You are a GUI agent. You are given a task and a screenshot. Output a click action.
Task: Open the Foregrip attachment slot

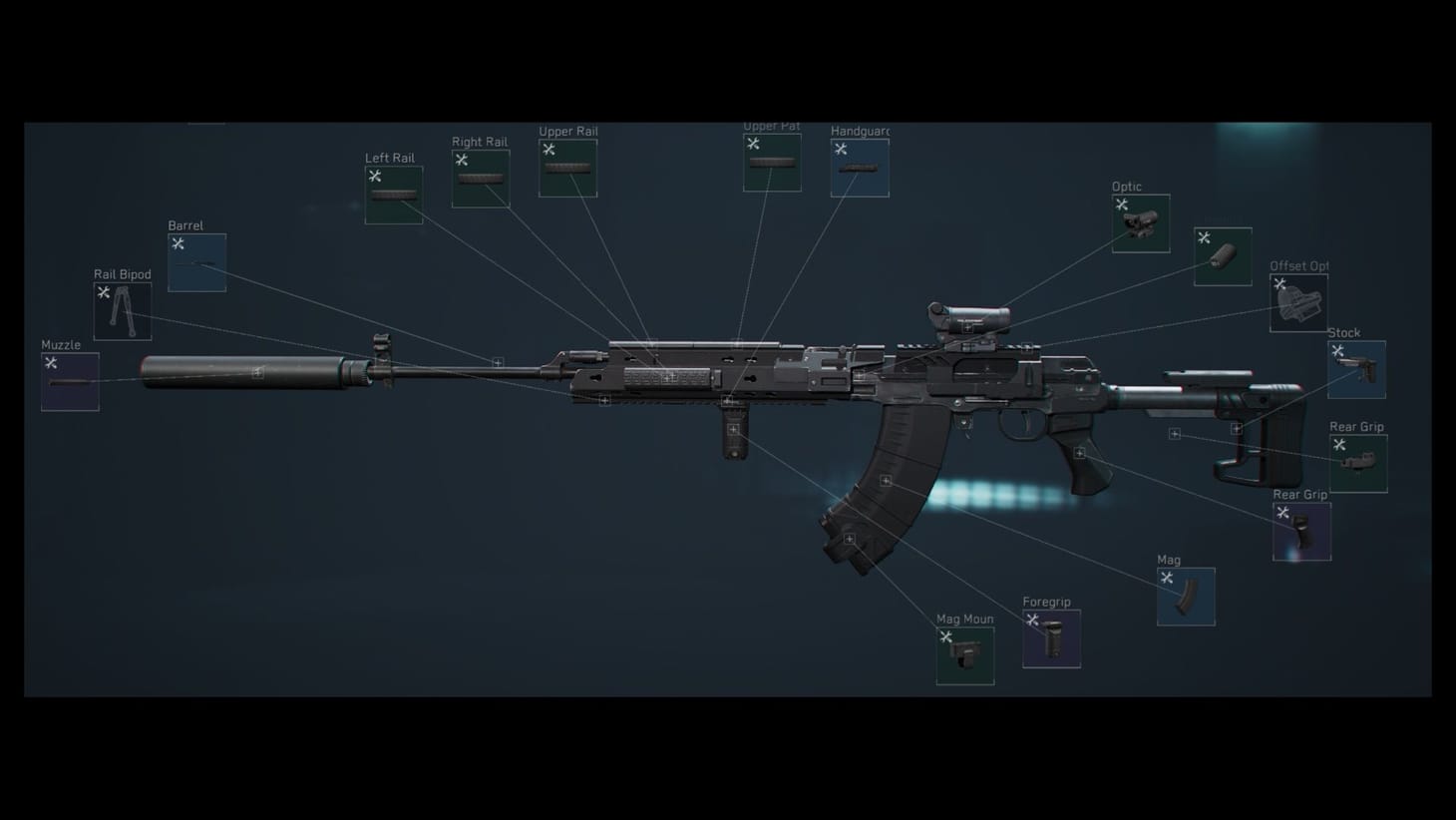tap(1051, 637)
